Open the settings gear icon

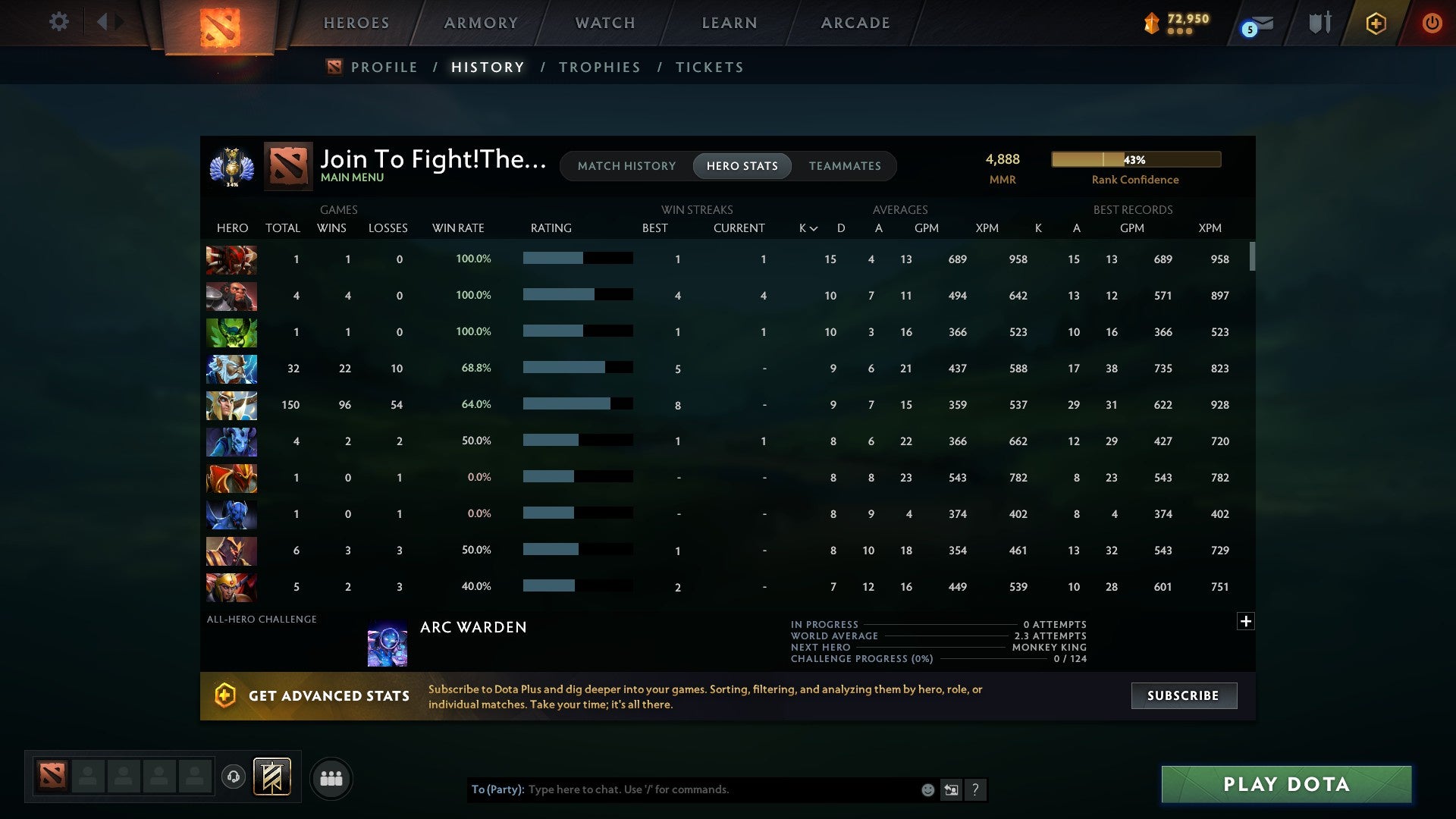click(58, 22)
